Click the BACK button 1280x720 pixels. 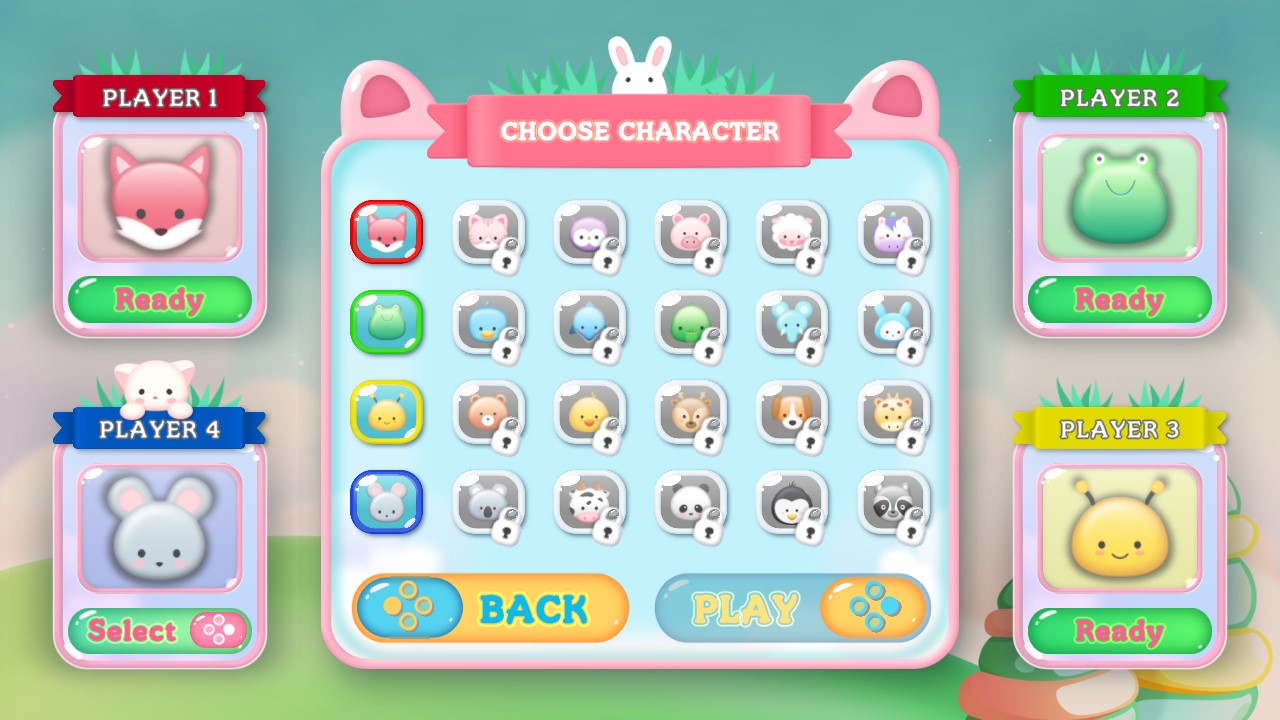489,608
